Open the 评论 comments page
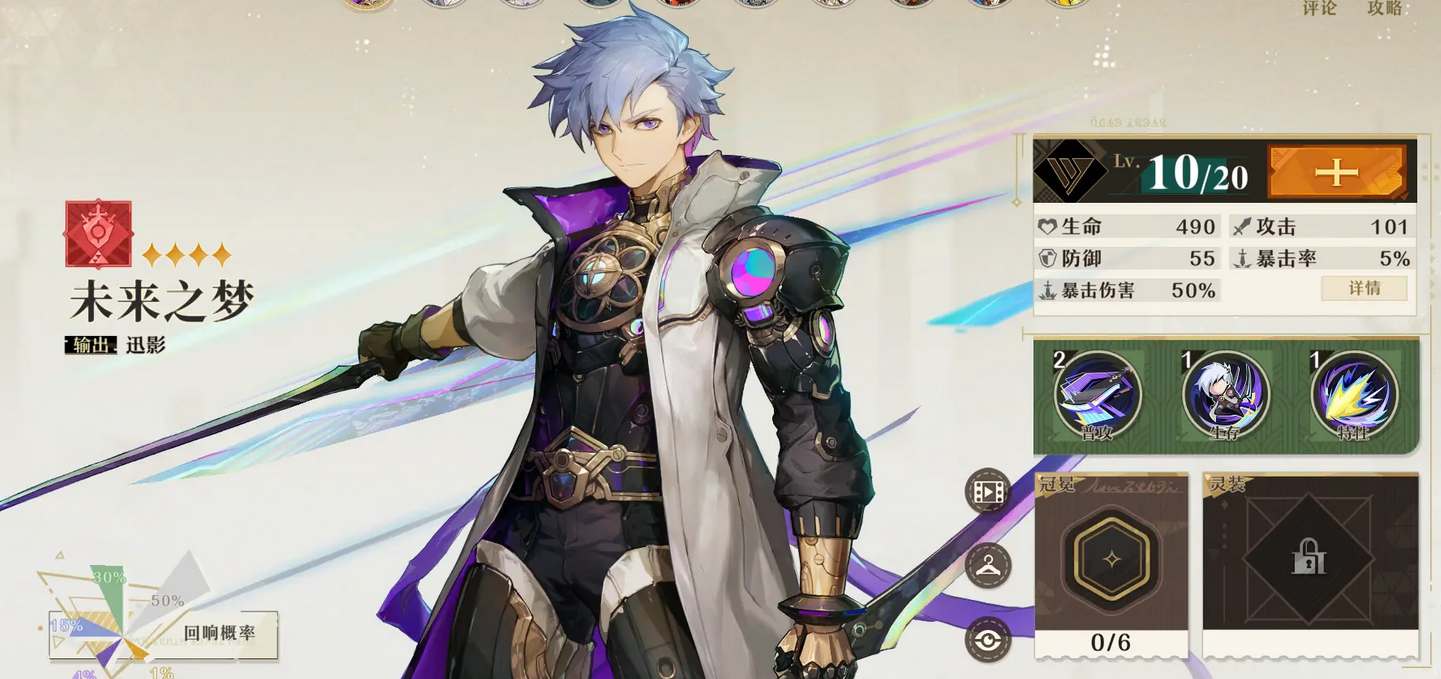Screen dimensions: 1441x679 (x=1319, y=8)
